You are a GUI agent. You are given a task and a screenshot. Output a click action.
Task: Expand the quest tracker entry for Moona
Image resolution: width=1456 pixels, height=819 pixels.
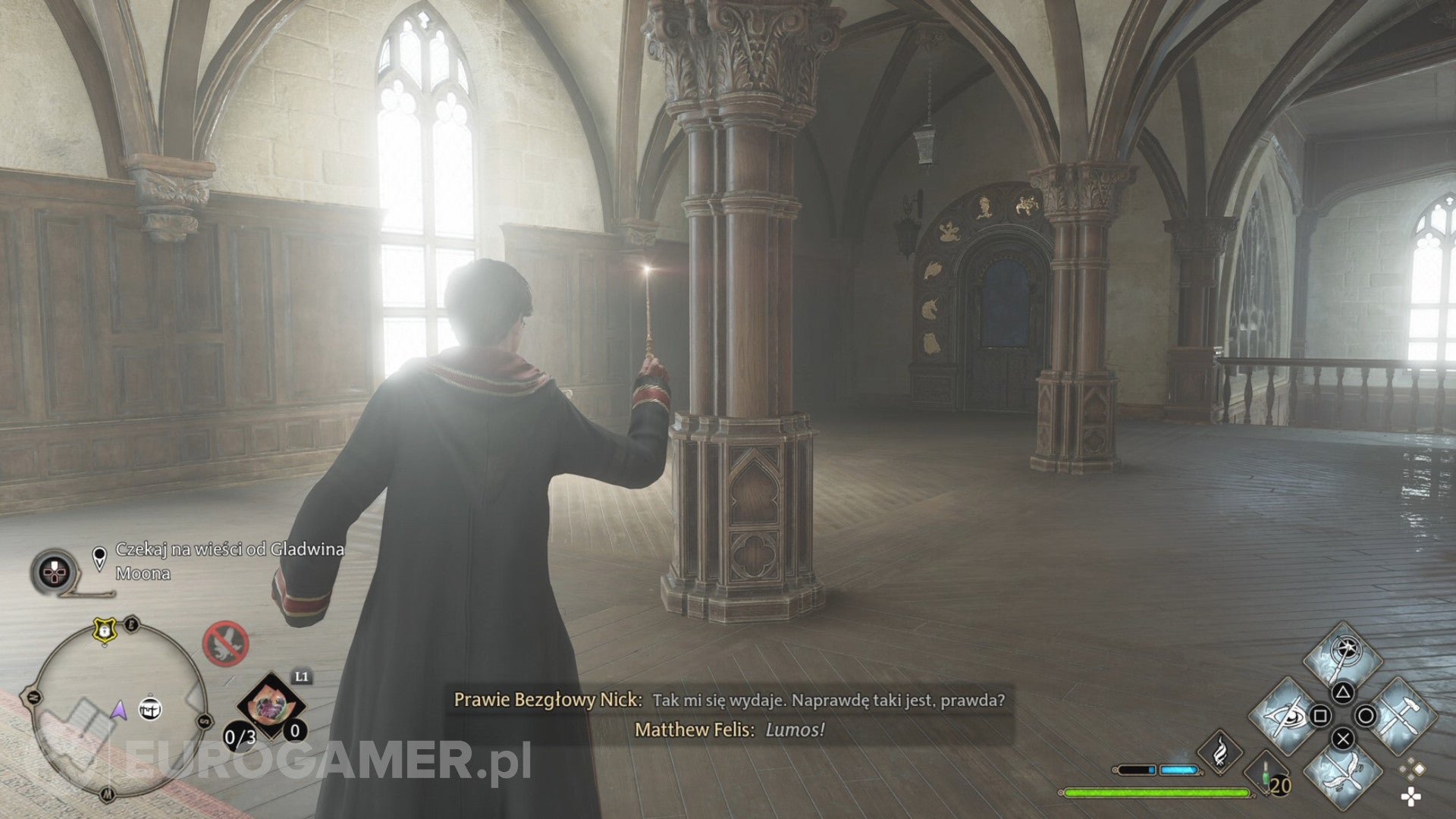click(x=143, y=574)
